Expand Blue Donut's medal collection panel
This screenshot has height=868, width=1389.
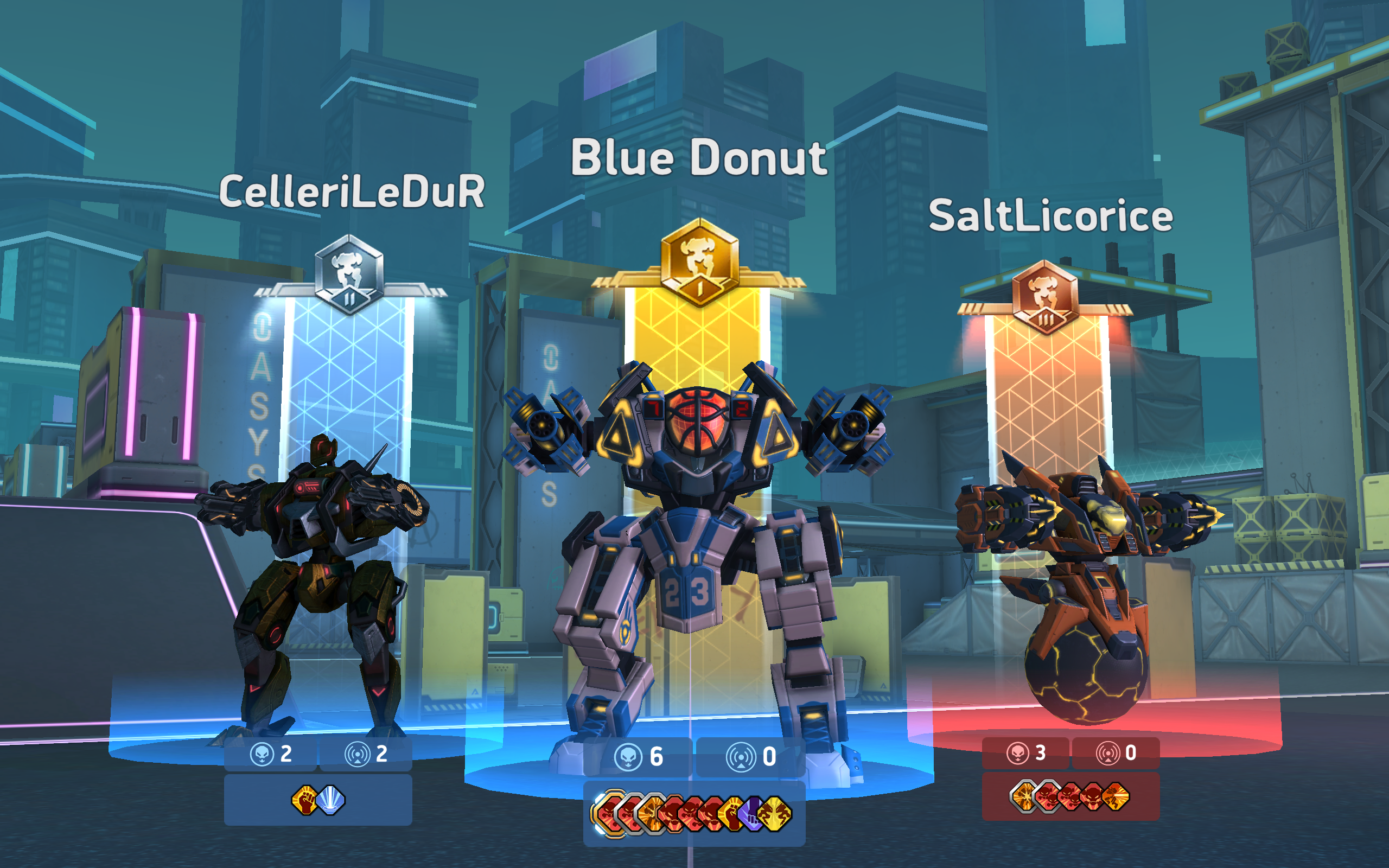[x=694, y=814]
